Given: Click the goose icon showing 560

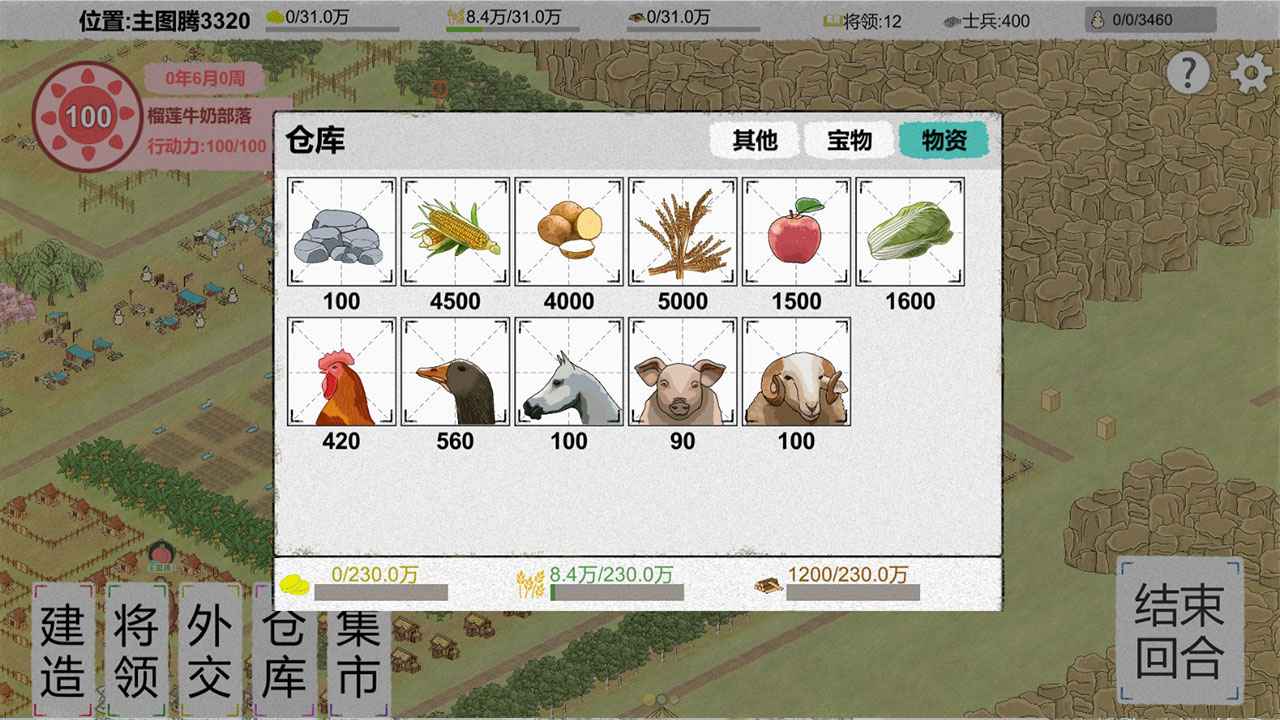Looking at the screenshot, I should tap(455, 372).
